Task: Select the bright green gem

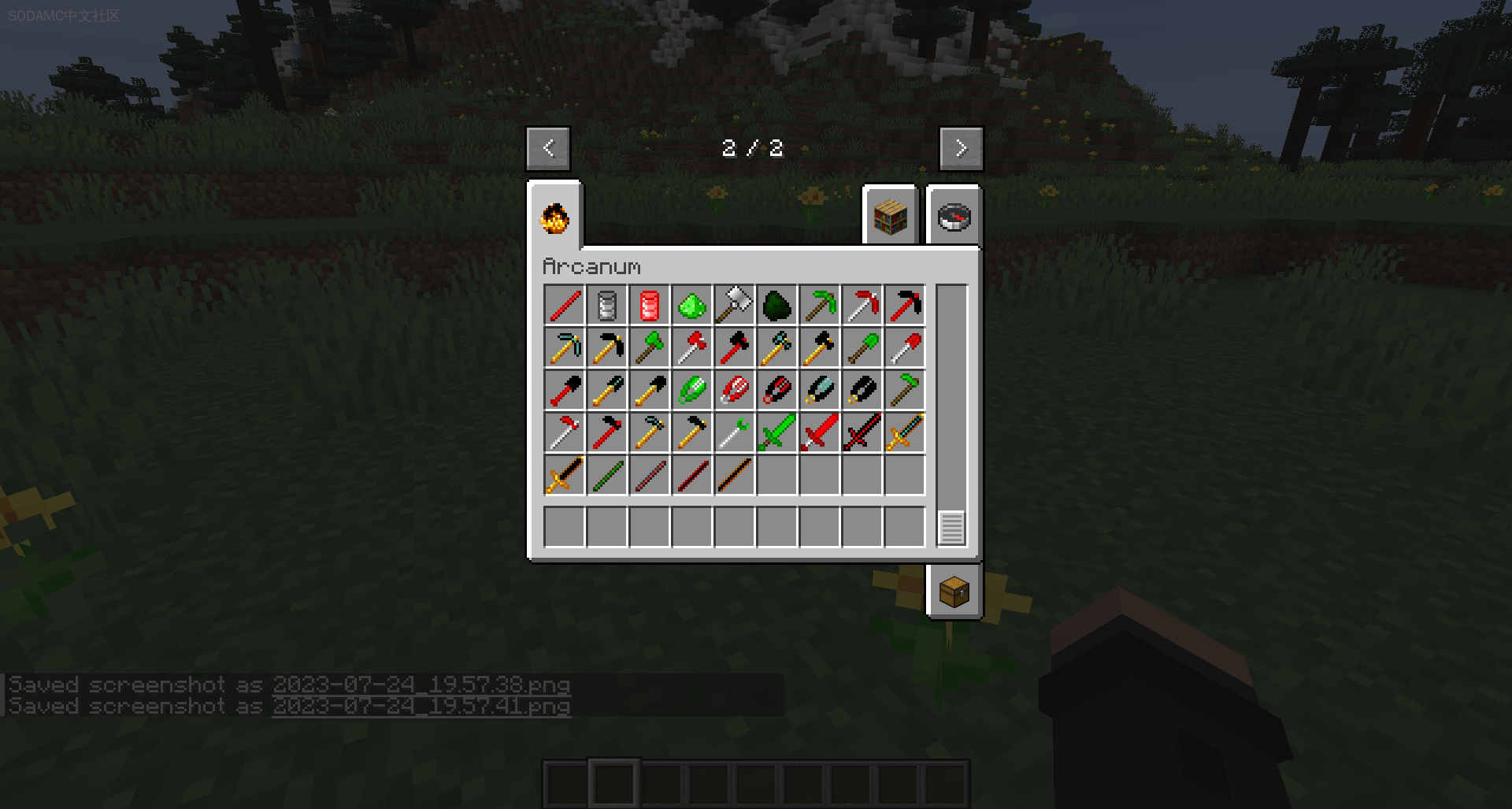Action: (692, 306)
